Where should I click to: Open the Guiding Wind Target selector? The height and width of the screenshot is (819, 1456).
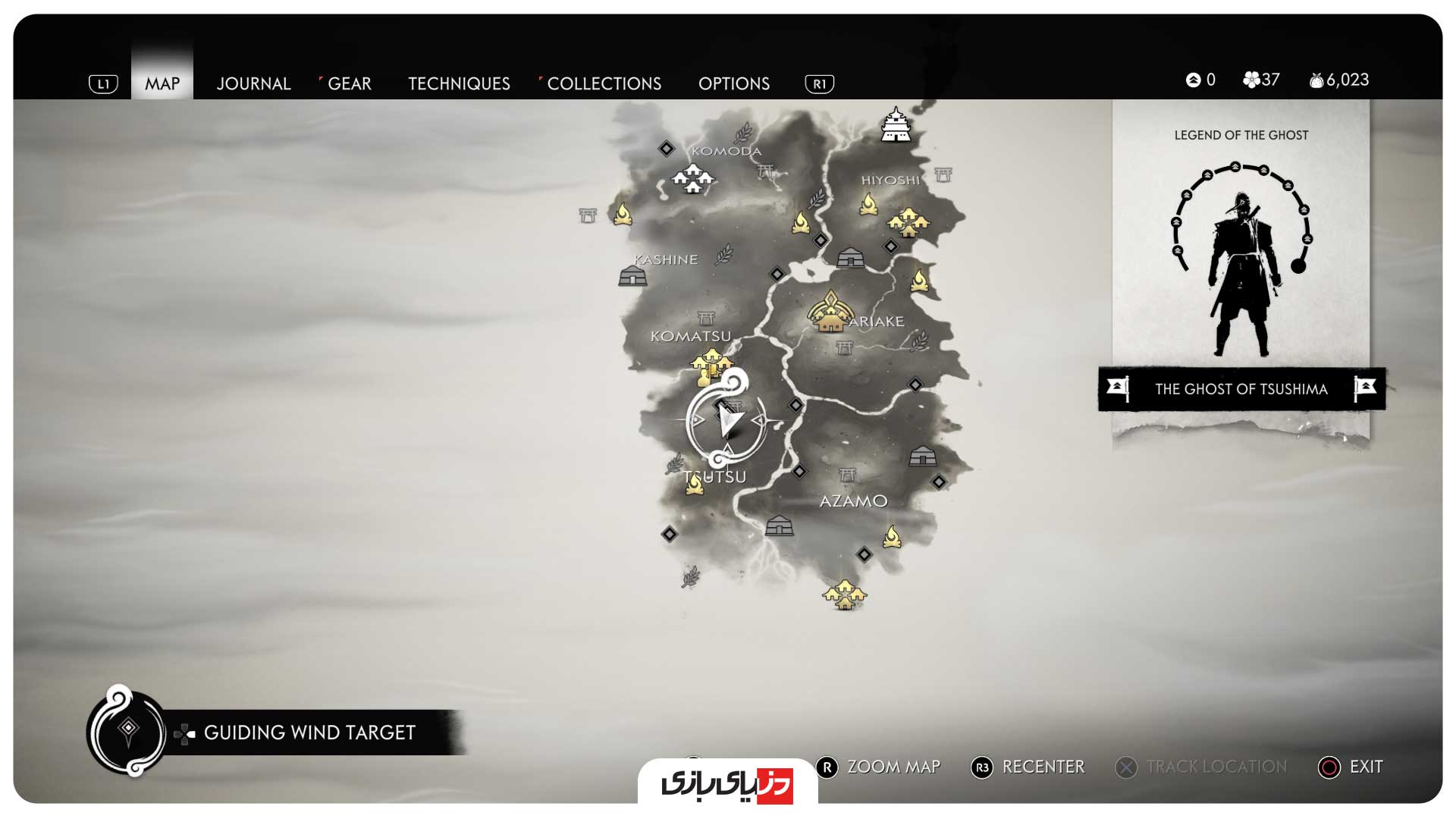(x=309, y=733)
